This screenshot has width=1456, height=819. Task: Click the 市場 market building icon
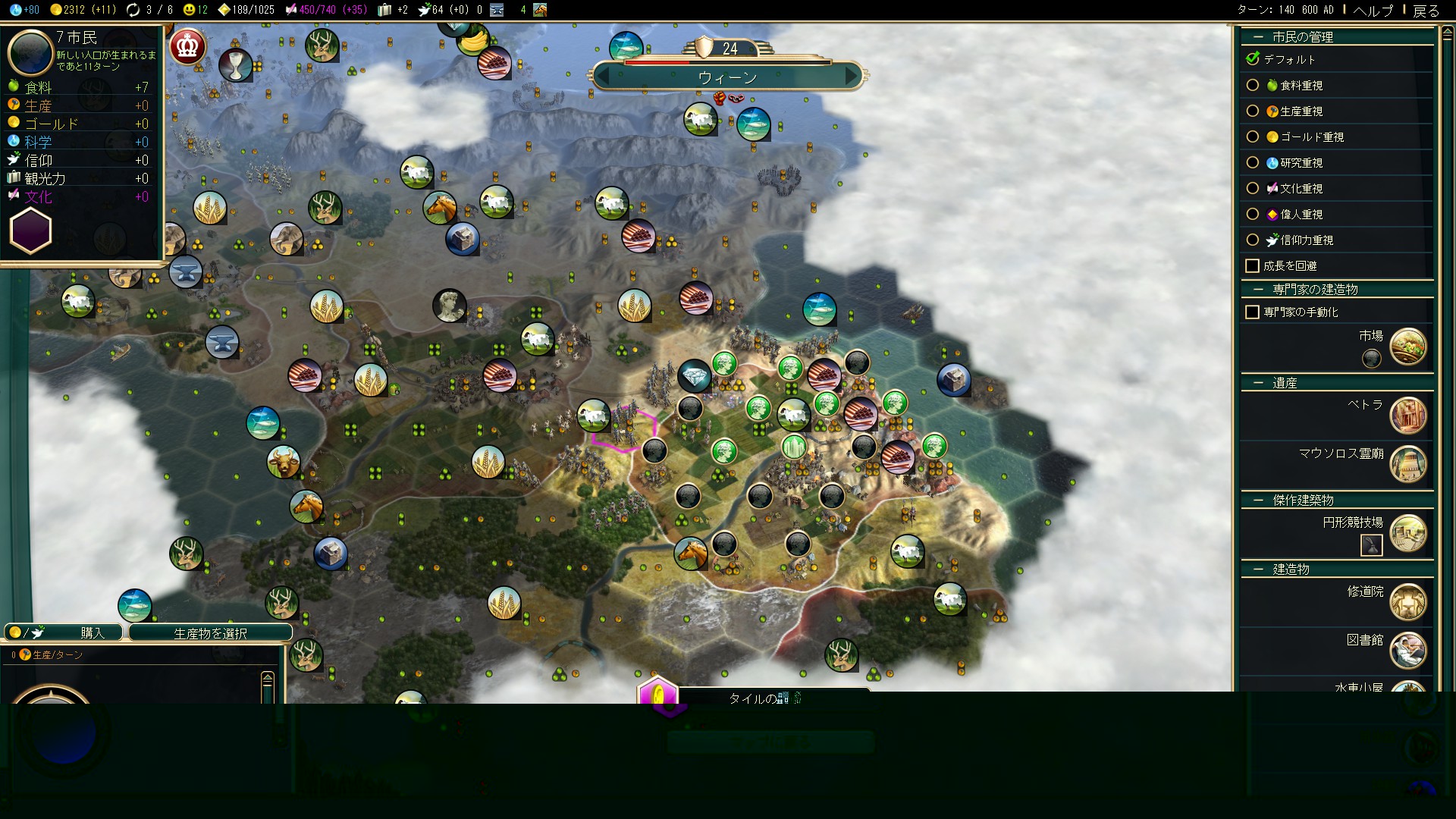(1408, 347)
